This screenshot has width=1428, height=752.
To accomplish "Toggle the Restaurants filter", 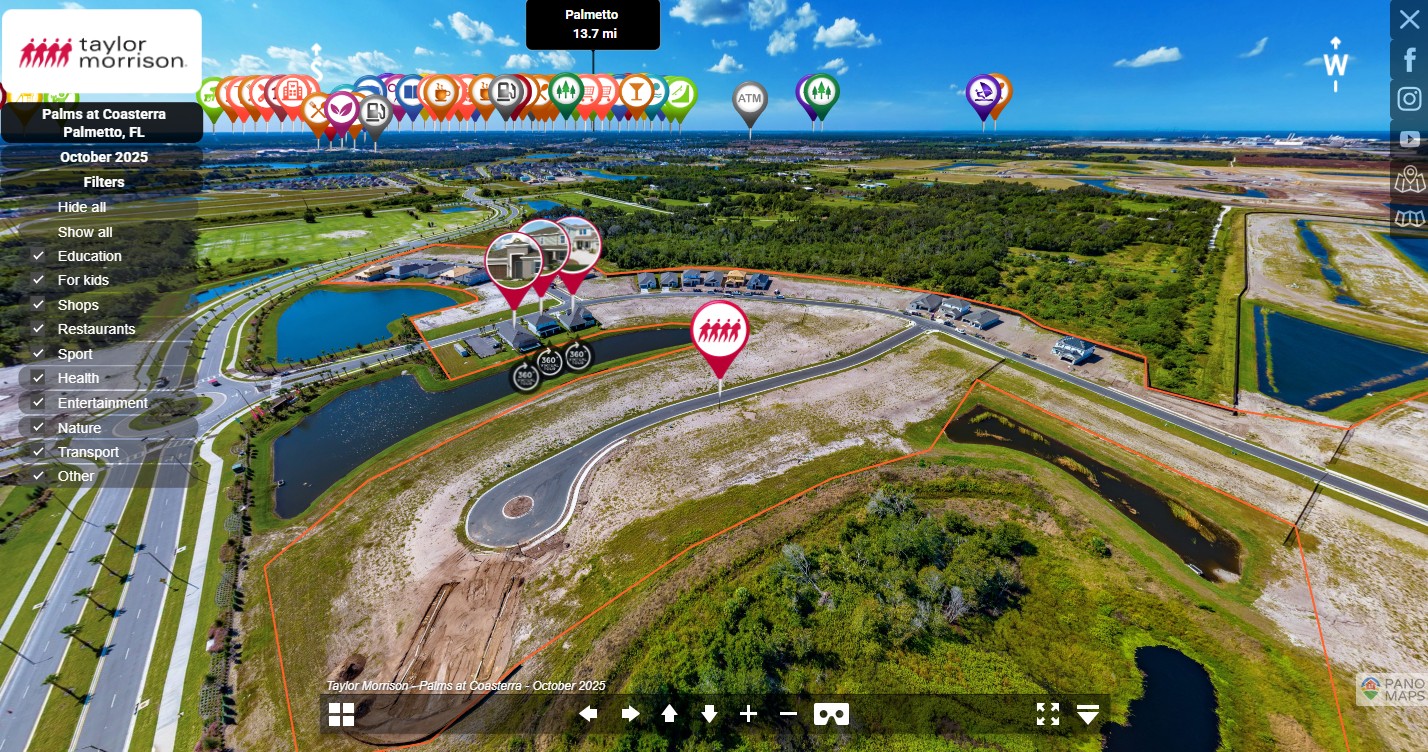I will coord(38,329).
